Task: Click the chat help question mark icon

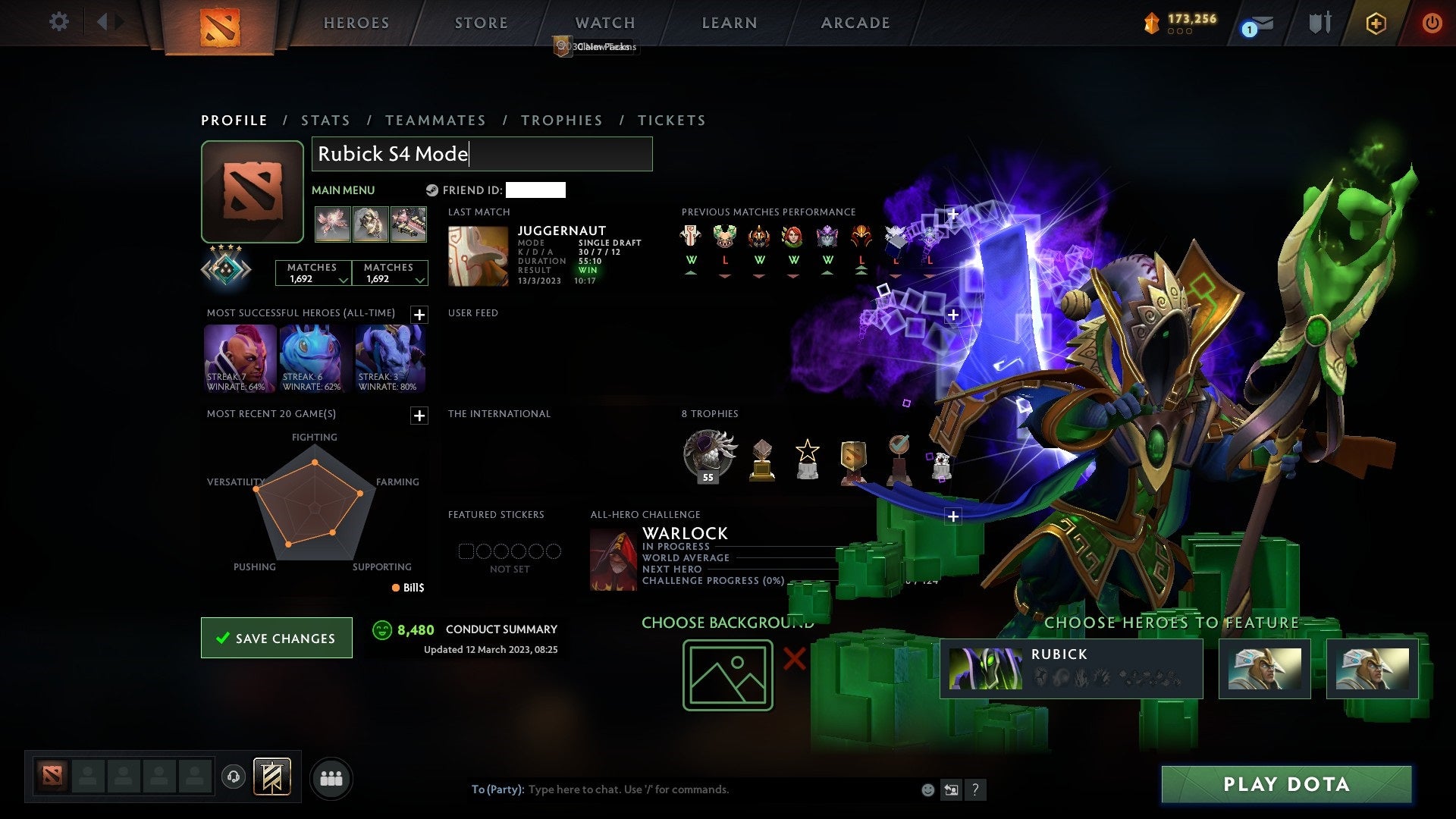Action: 976,789
